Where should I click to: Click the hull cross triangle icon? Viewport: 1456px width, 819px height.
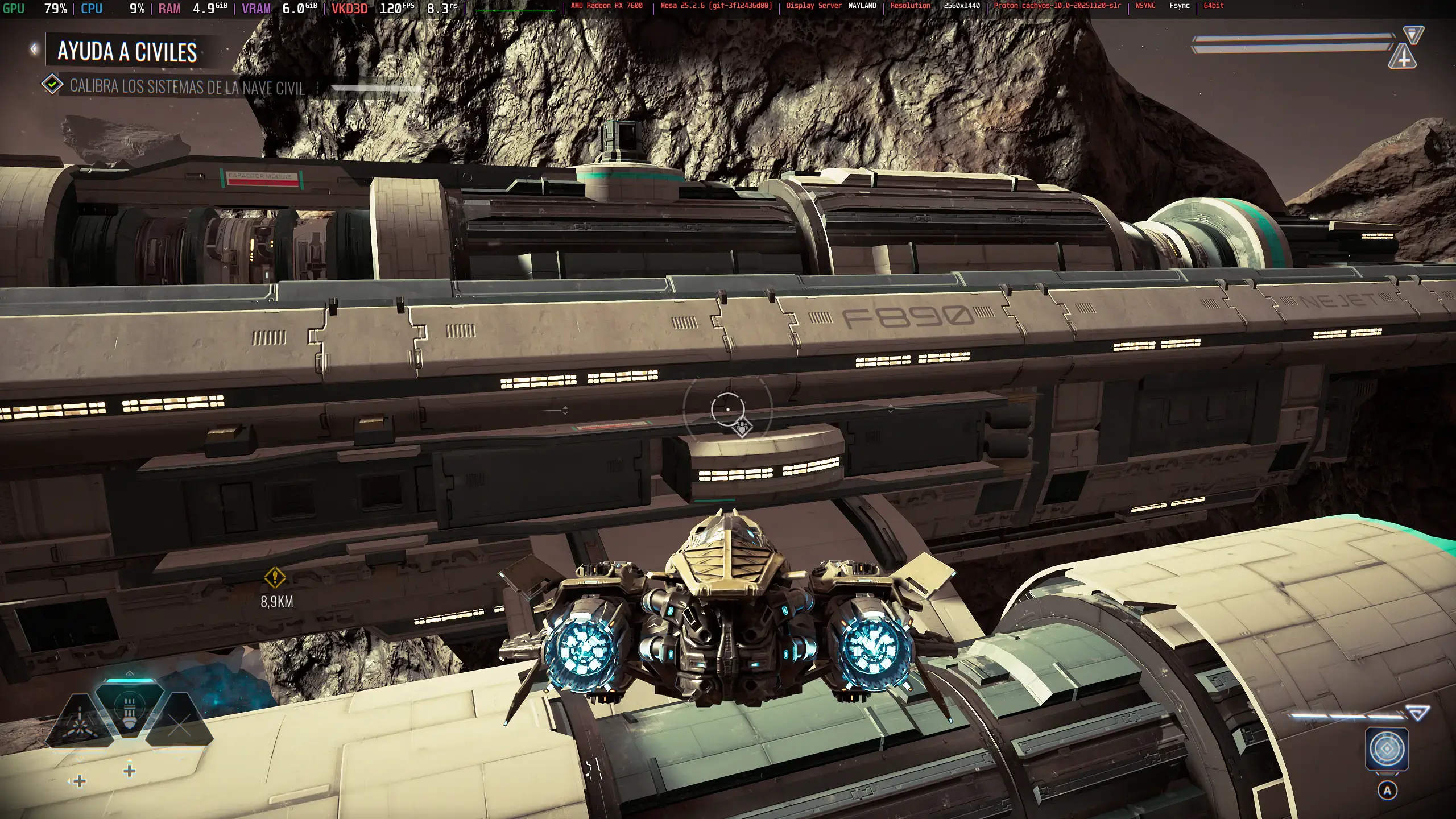[x=1403, y=57]
